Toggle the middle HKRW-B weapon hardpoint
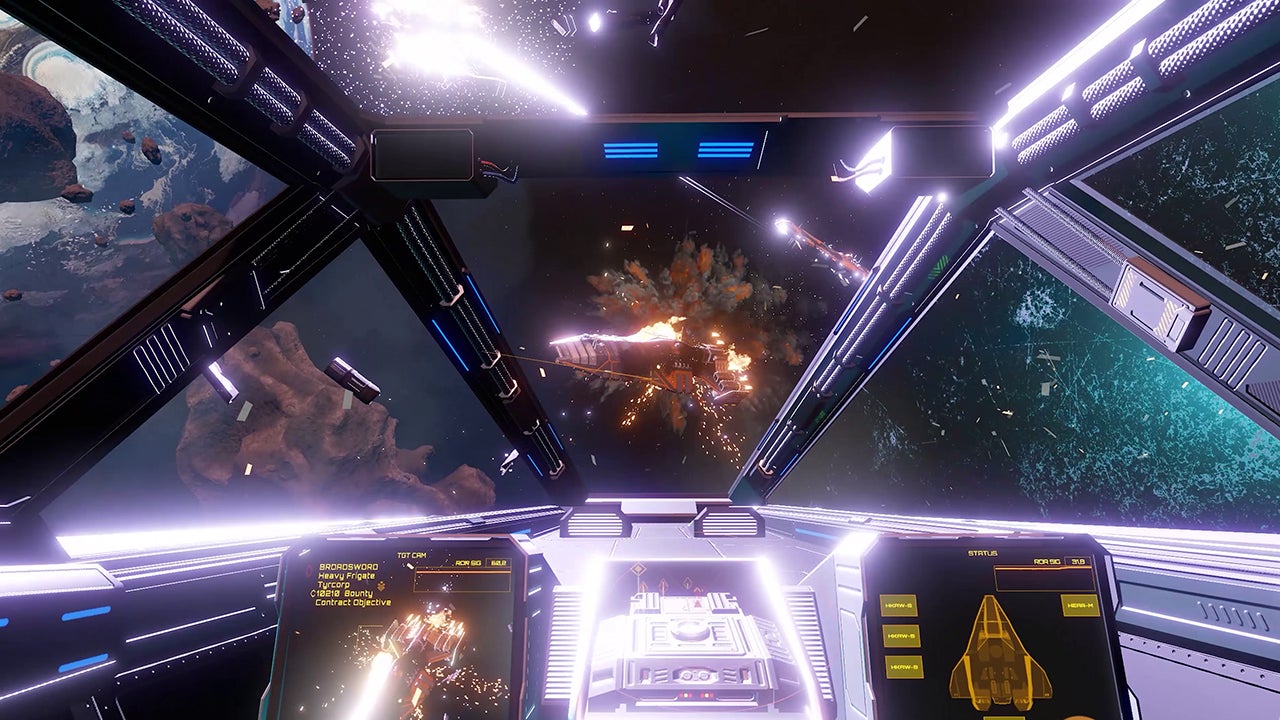Viewport: 1280px width, 720px height. [901, 636]
